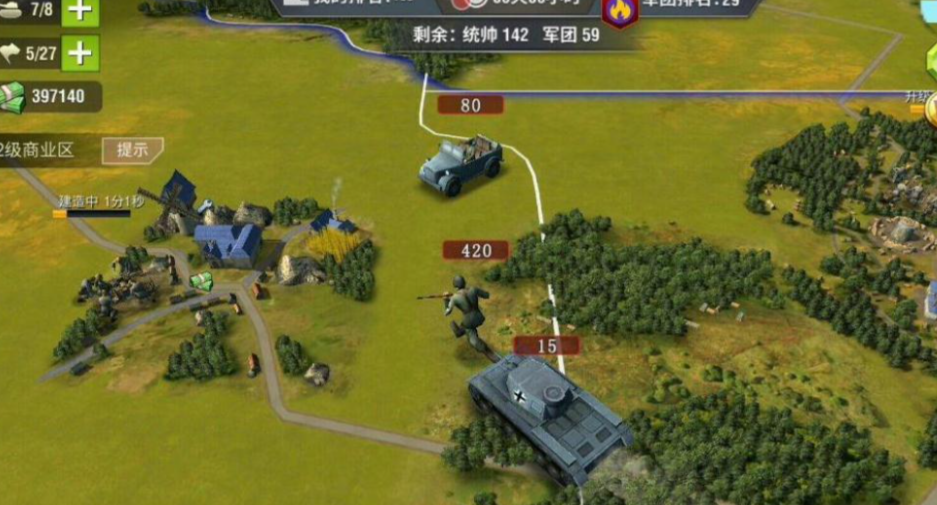
Task: Tap the plus button beside the 7/8 tank count
Action: click(x=80, y=11)
